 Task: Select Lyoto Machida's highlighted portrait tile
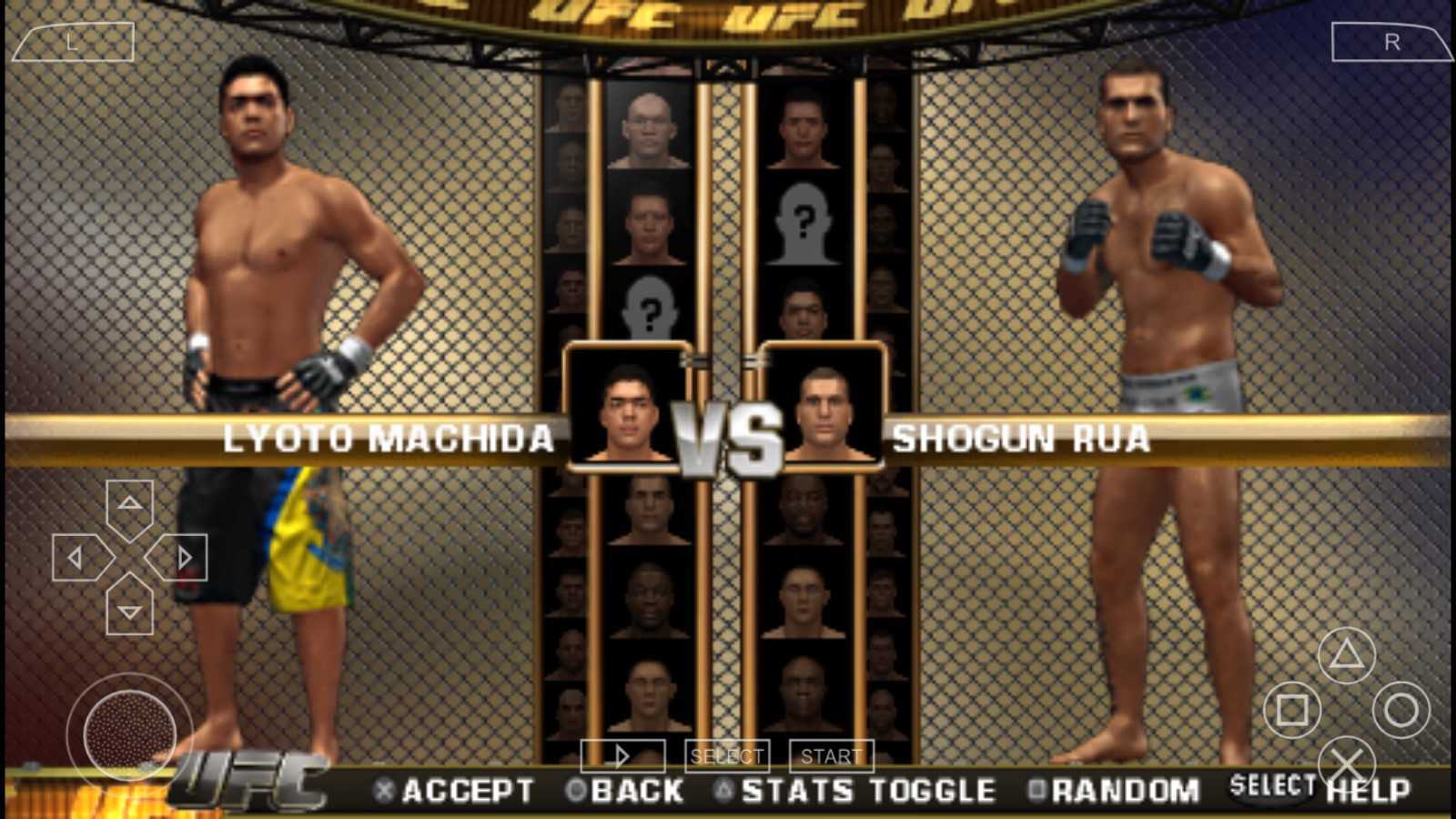[627, 407]
